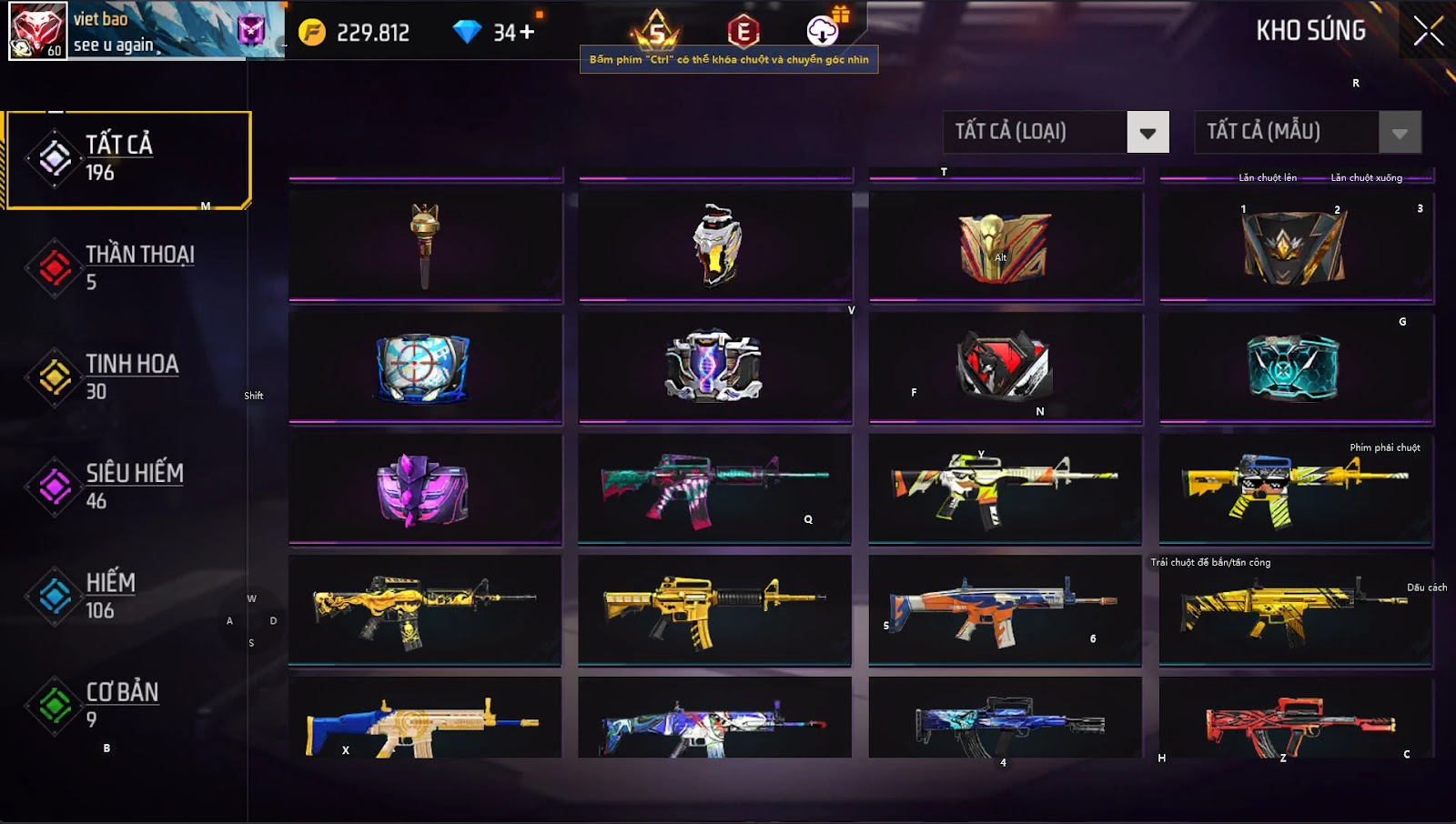The image size is (1456, 824).
Task: Select the all-gold M4A1 rifle skin
Action: click(714, 608)
